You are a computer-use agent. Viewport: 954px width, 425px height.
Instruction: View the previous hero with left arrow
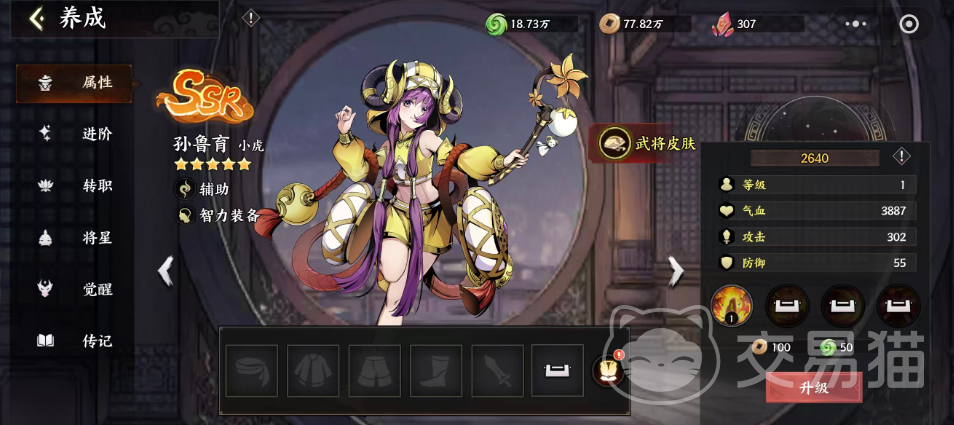click(x=166, y=270)
